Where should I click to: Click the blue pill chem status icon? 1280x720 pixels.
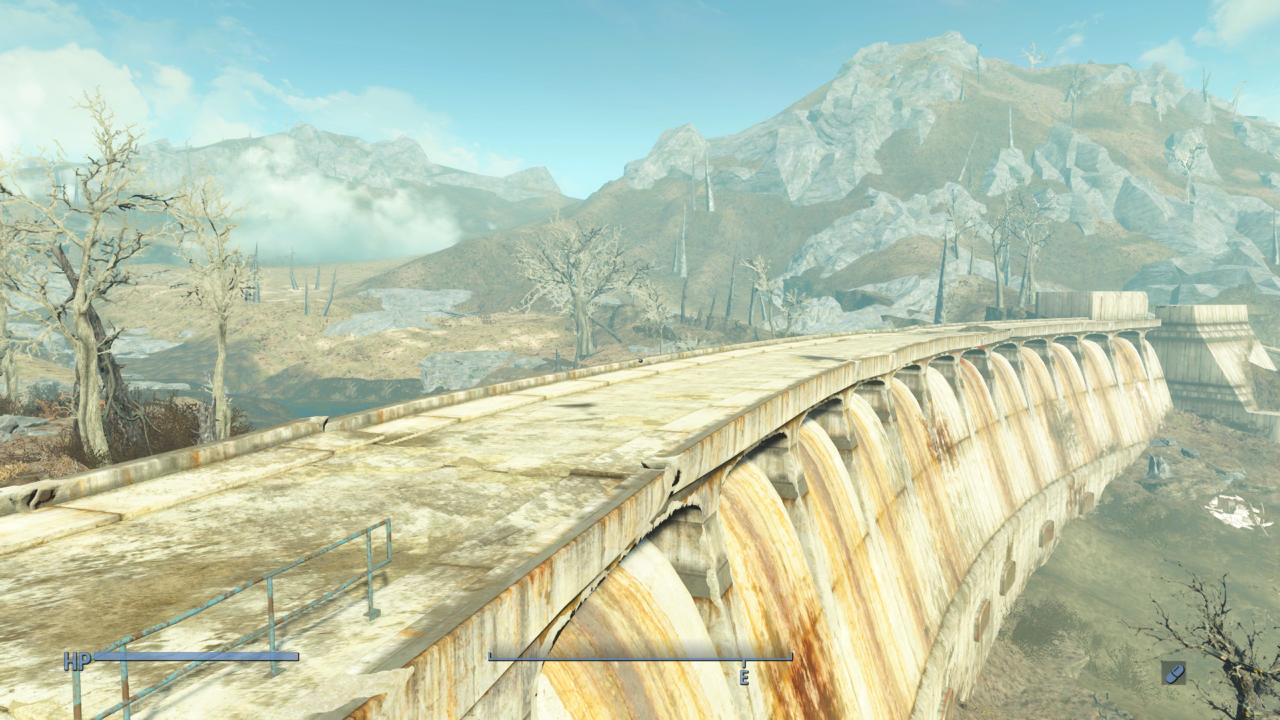1173,672
